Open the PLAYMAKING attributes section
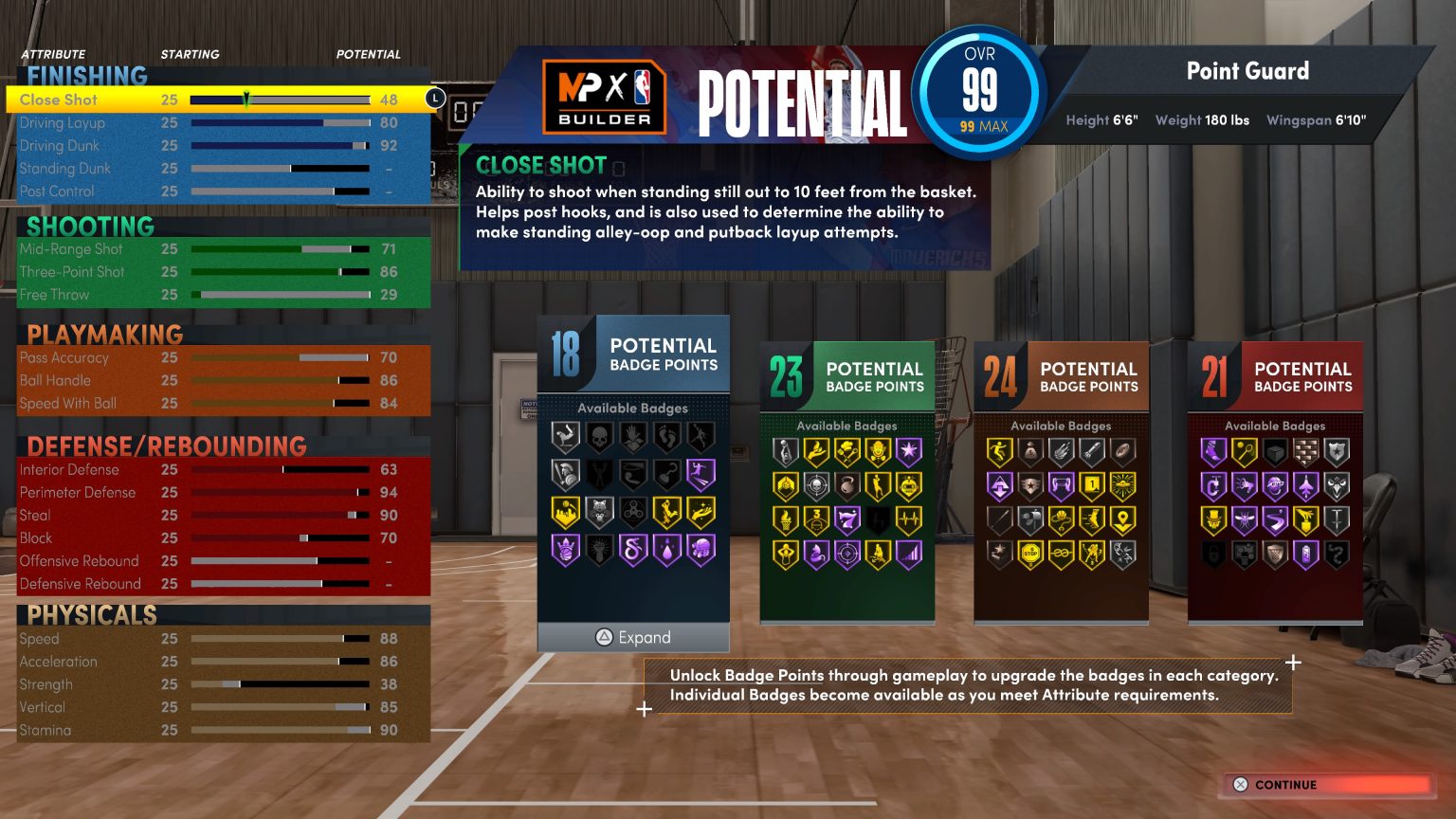The height and width of the screenshot is (819, 1456). pyautogui.click(x=104, y=335)
